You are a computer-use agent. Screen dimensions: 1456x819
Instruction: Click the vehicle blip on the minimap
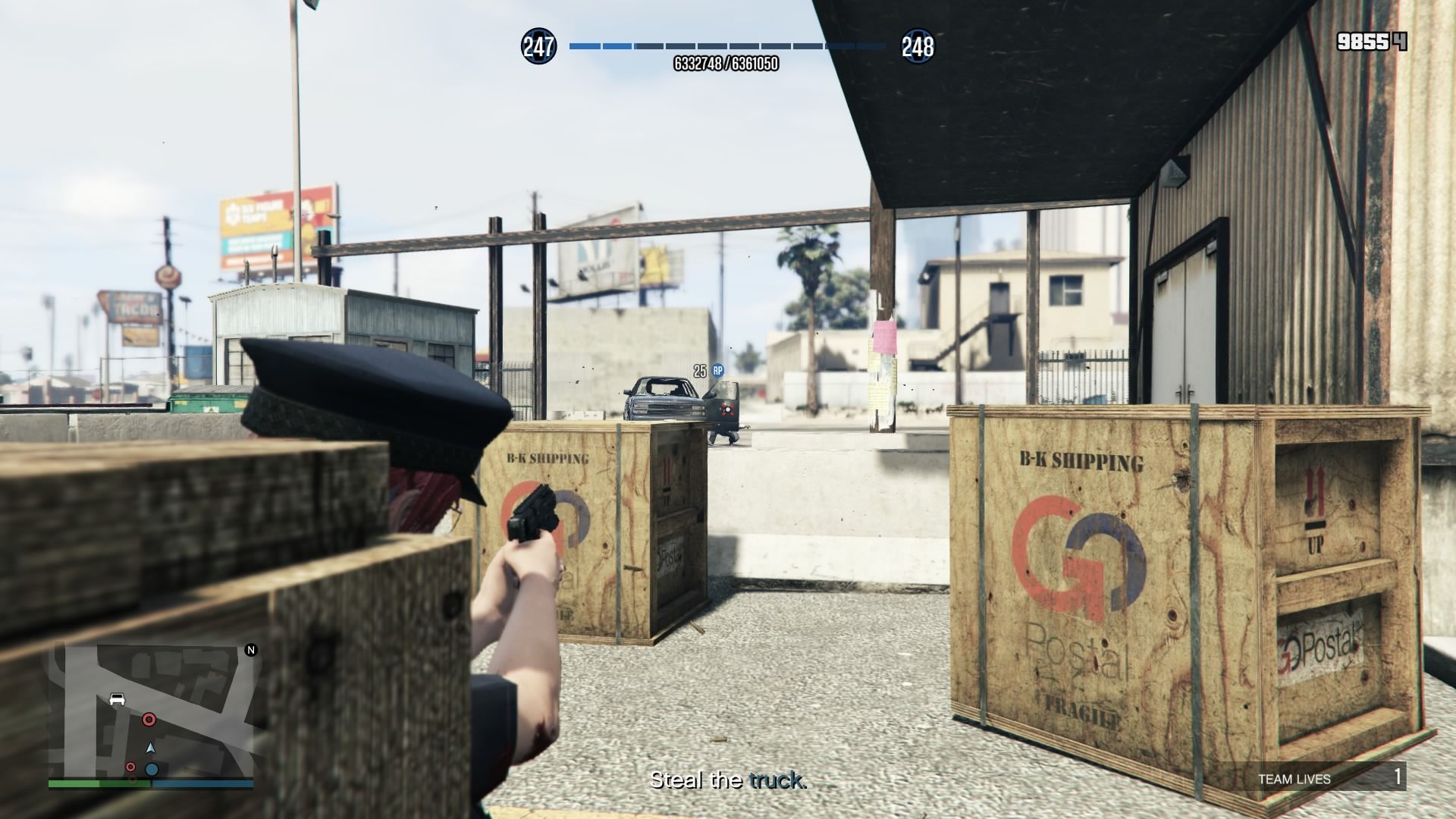tap(117, 698)
